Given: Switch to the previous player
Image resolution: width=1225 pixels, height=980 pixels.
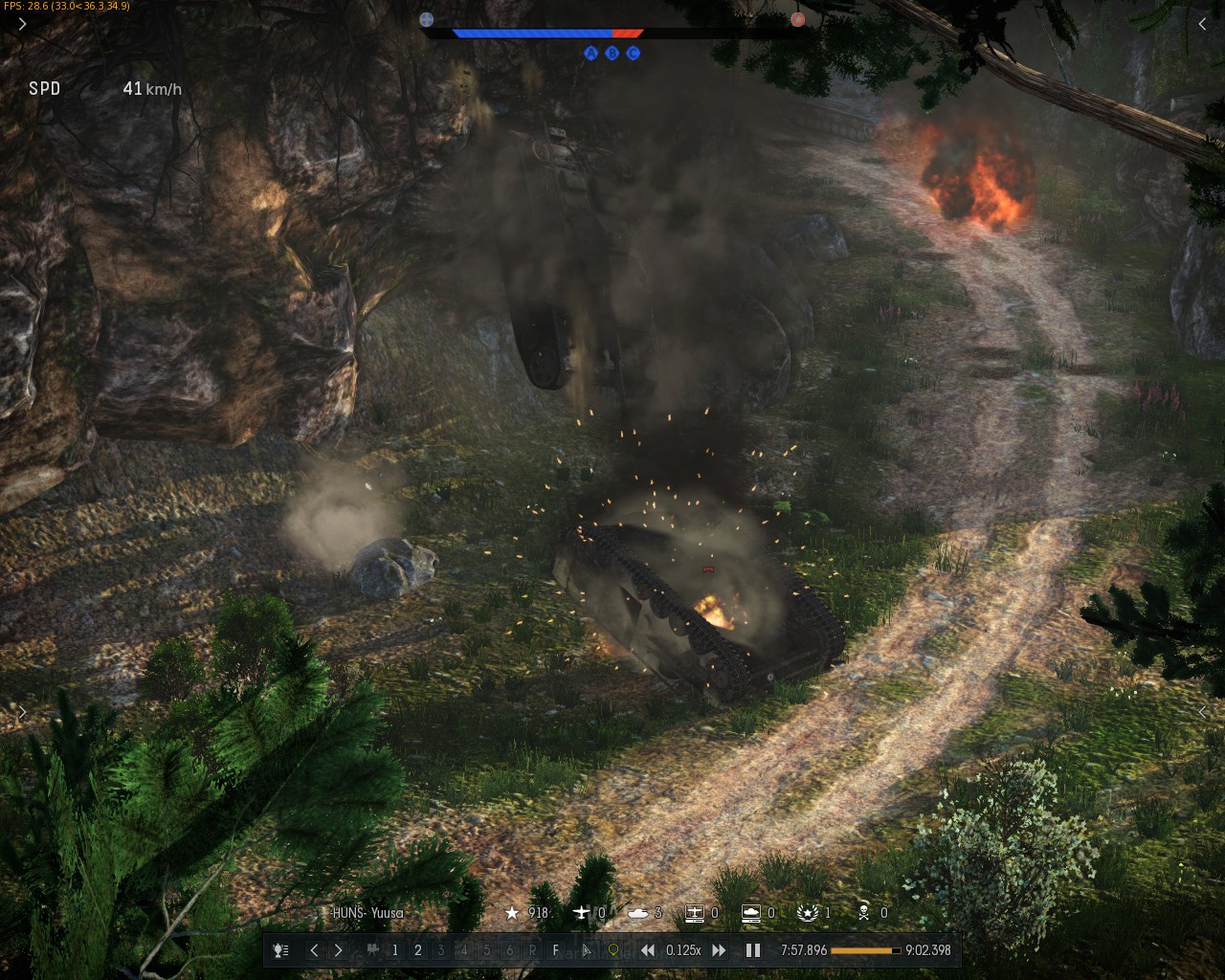Looking at the screenshot, I should pyautogui.click(x=314, y=950).
